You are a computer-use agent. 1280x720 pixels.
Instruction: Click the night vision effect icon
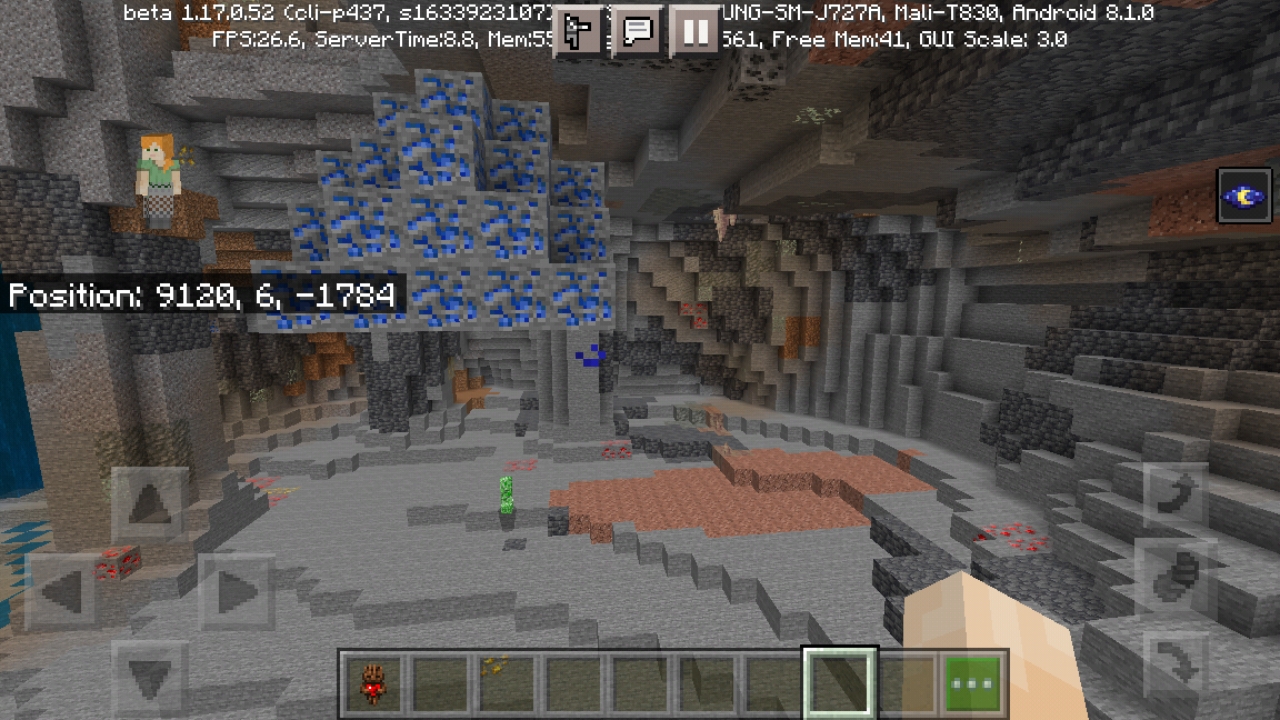[1245, 196]
